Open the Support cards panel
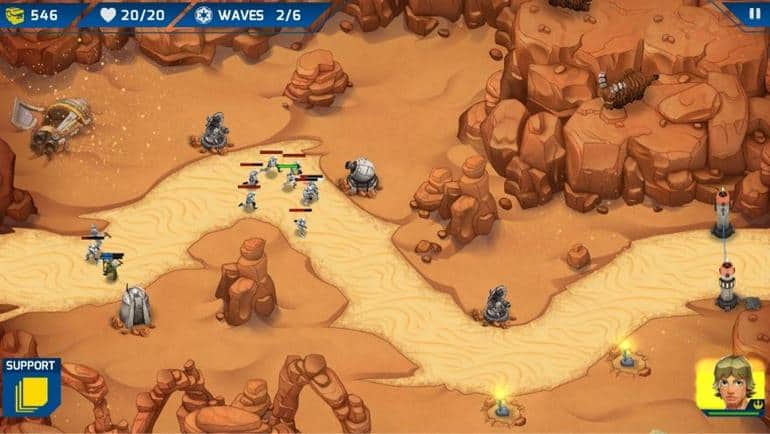 30,388
